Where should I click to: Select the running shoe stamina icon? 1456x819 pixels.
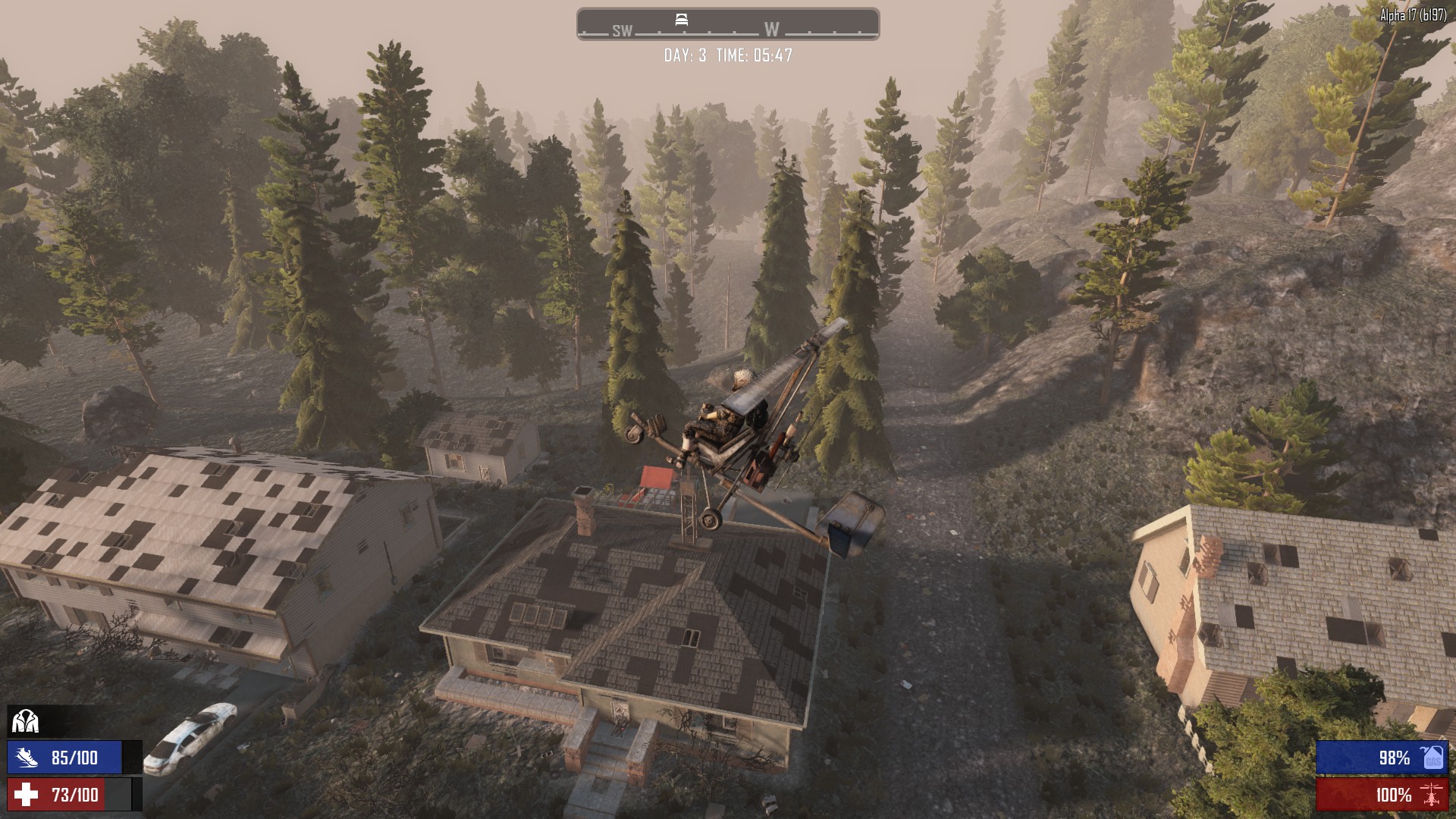point(26,757)
